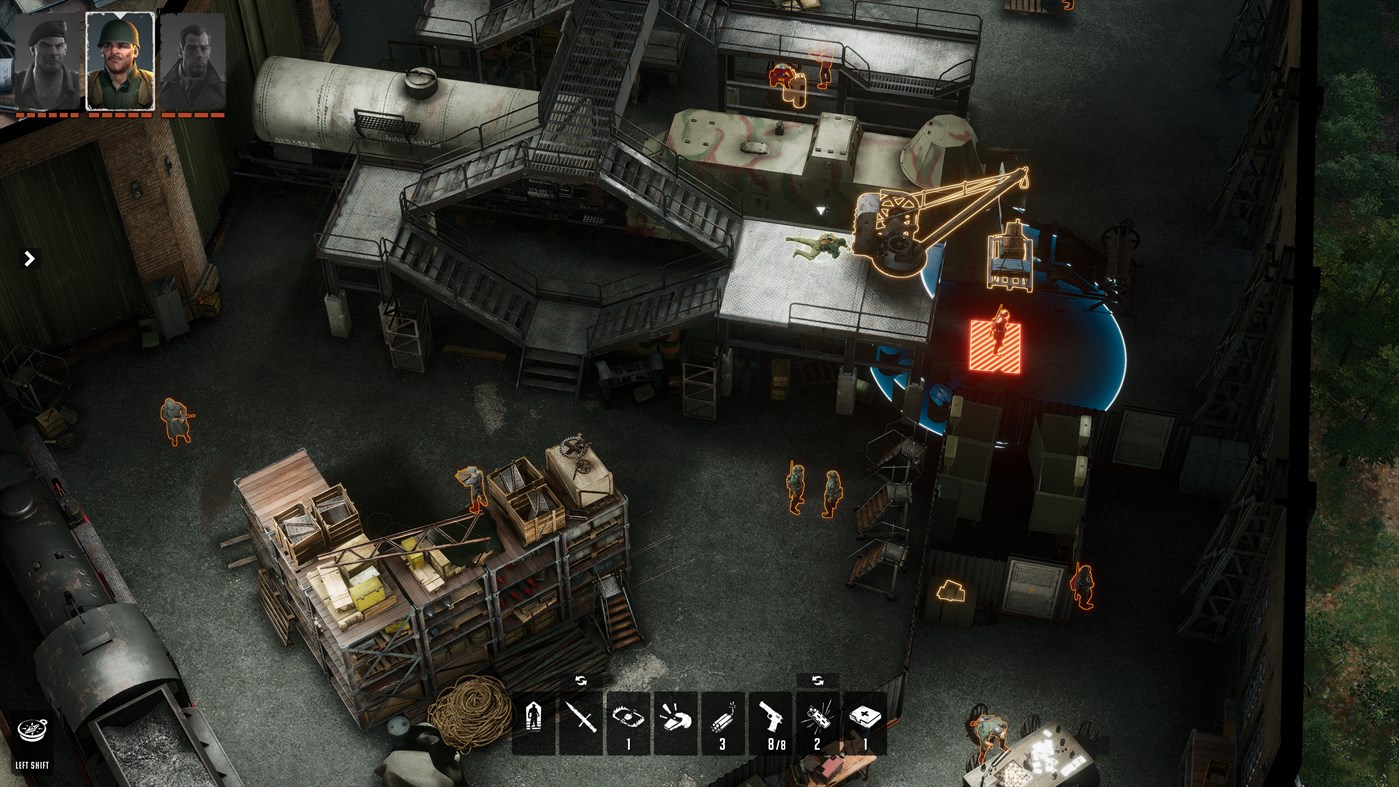Image resolution: width=1399 pixels, height=787 pixels.
Task: Toggle the swap arrows above the flashbang slot
Action: point(816,679)
